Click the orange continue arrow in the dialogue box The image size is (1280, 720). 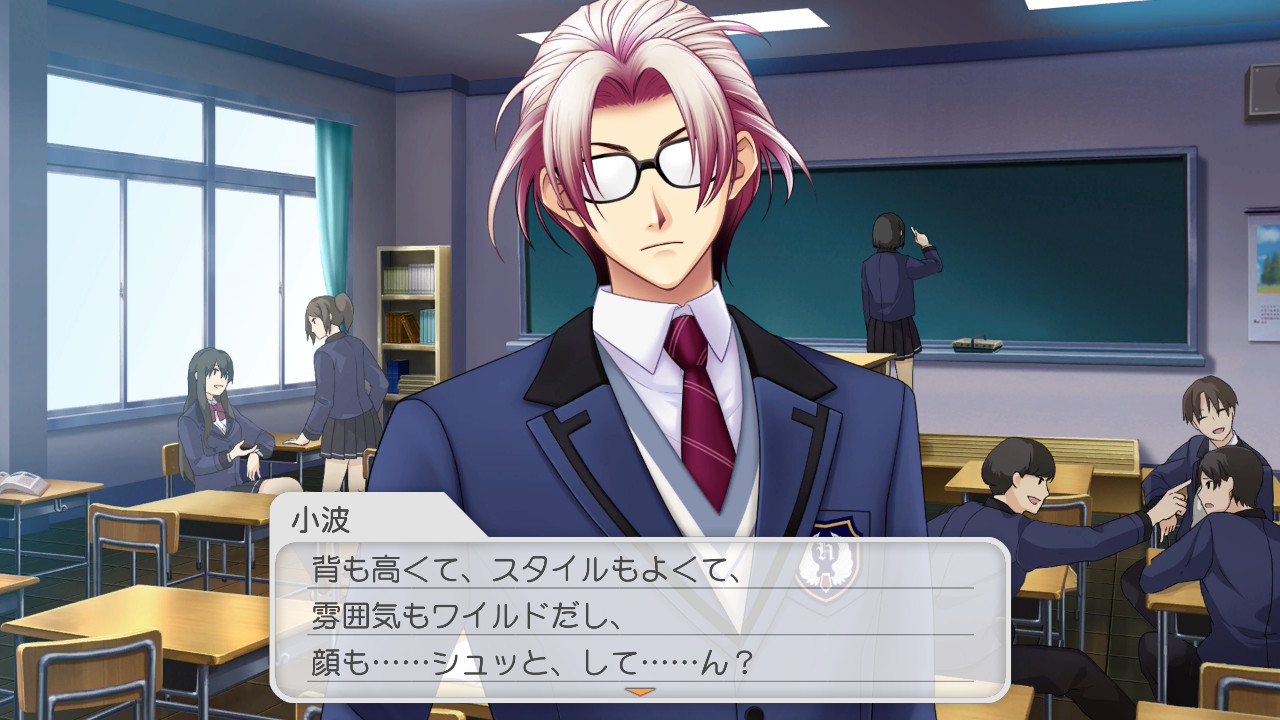click(x=639, y=691)
